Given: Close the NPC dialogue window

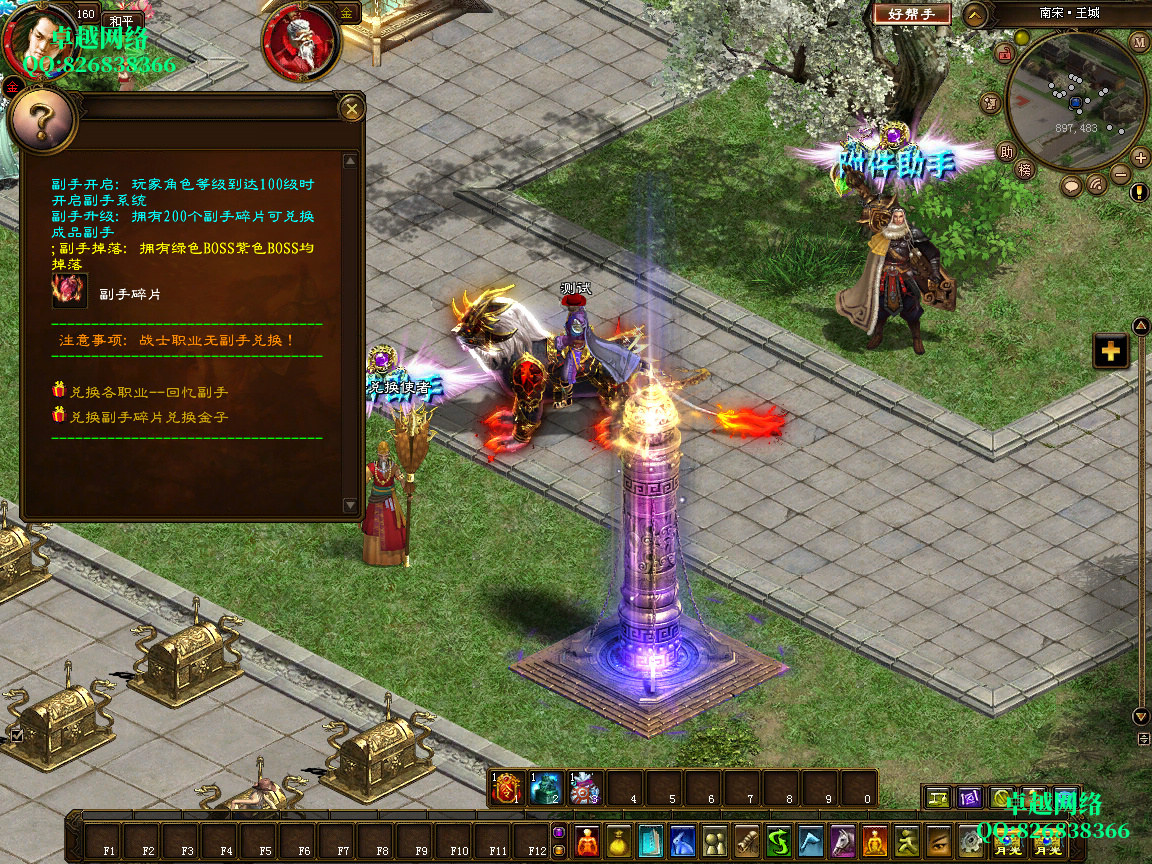Looking at the screenshot, I should [350, 109].
